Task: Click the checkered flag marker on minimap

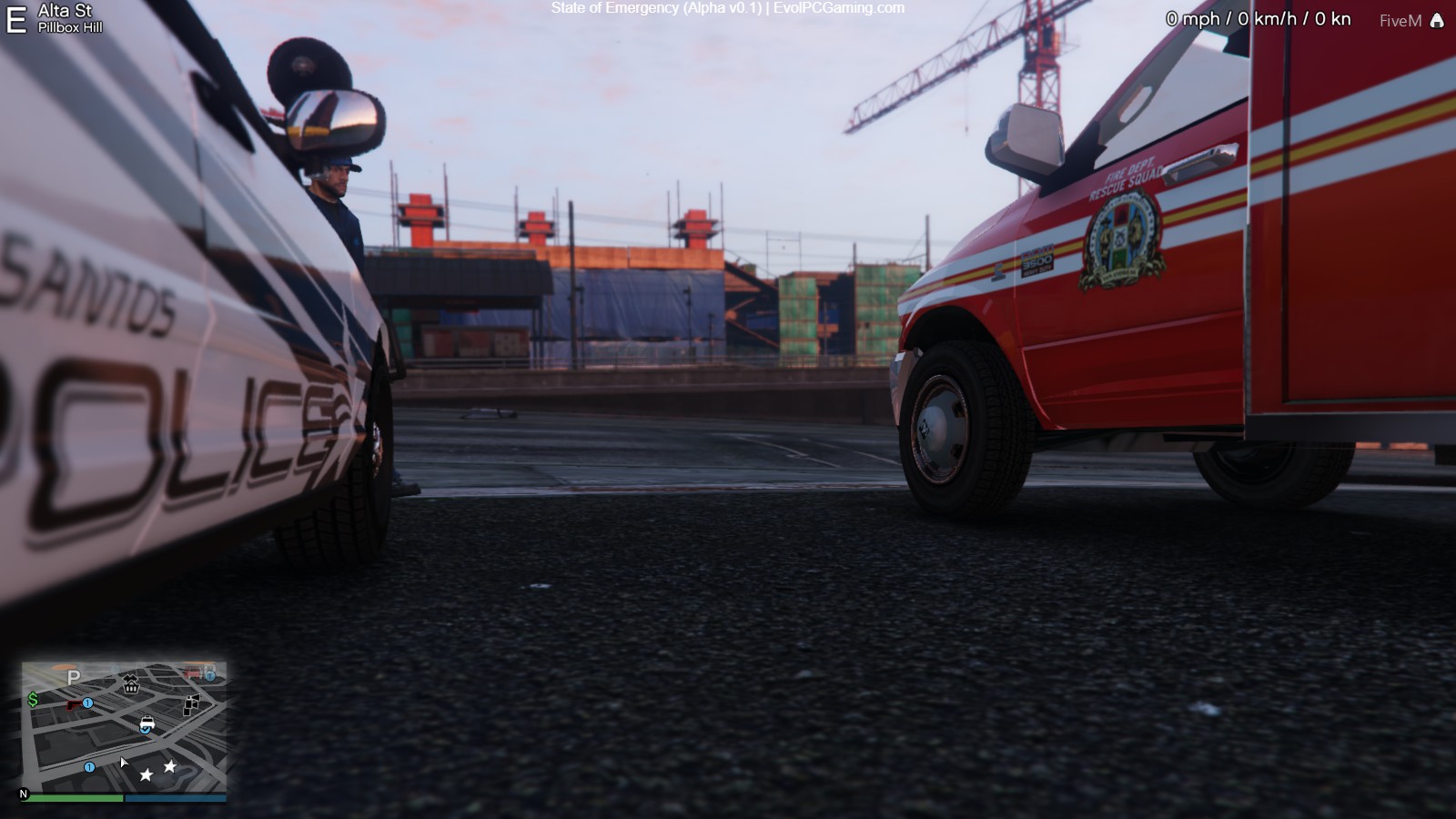Action: pos(191,704)
